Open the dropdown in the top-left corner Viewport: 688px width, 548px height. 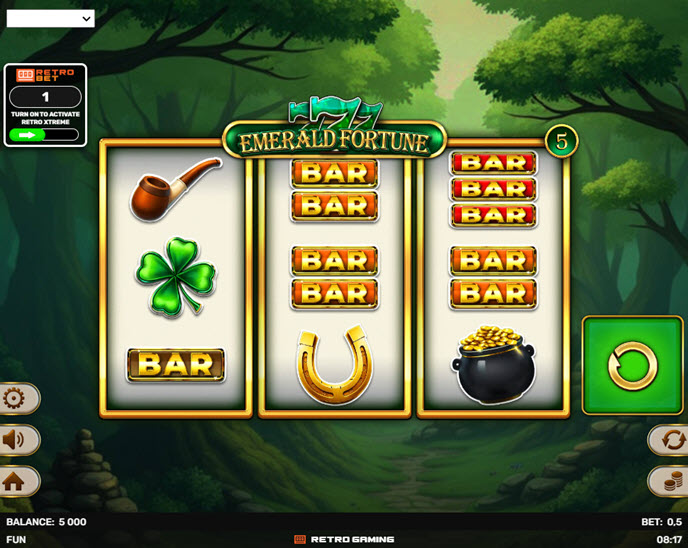click(x=50, y=18)
